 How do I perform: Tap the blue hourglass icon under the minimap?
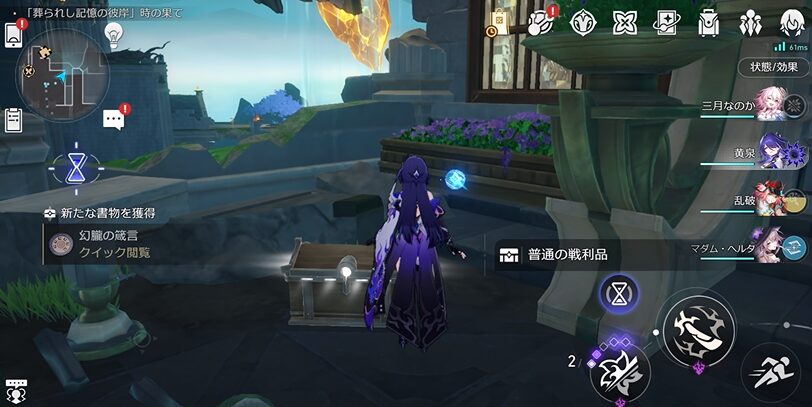(75, 167)
